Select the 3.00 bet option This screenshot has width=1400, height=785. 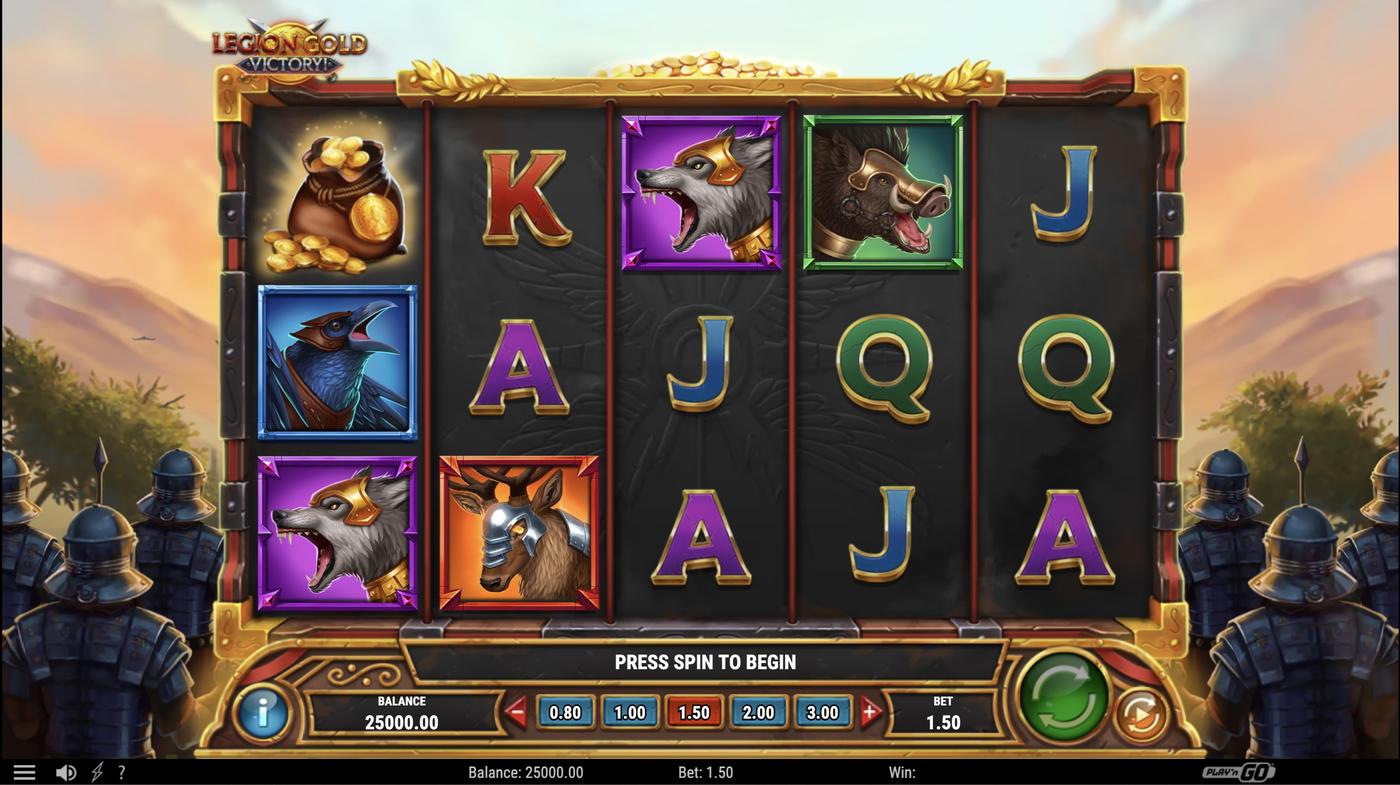tap(823, 711)
